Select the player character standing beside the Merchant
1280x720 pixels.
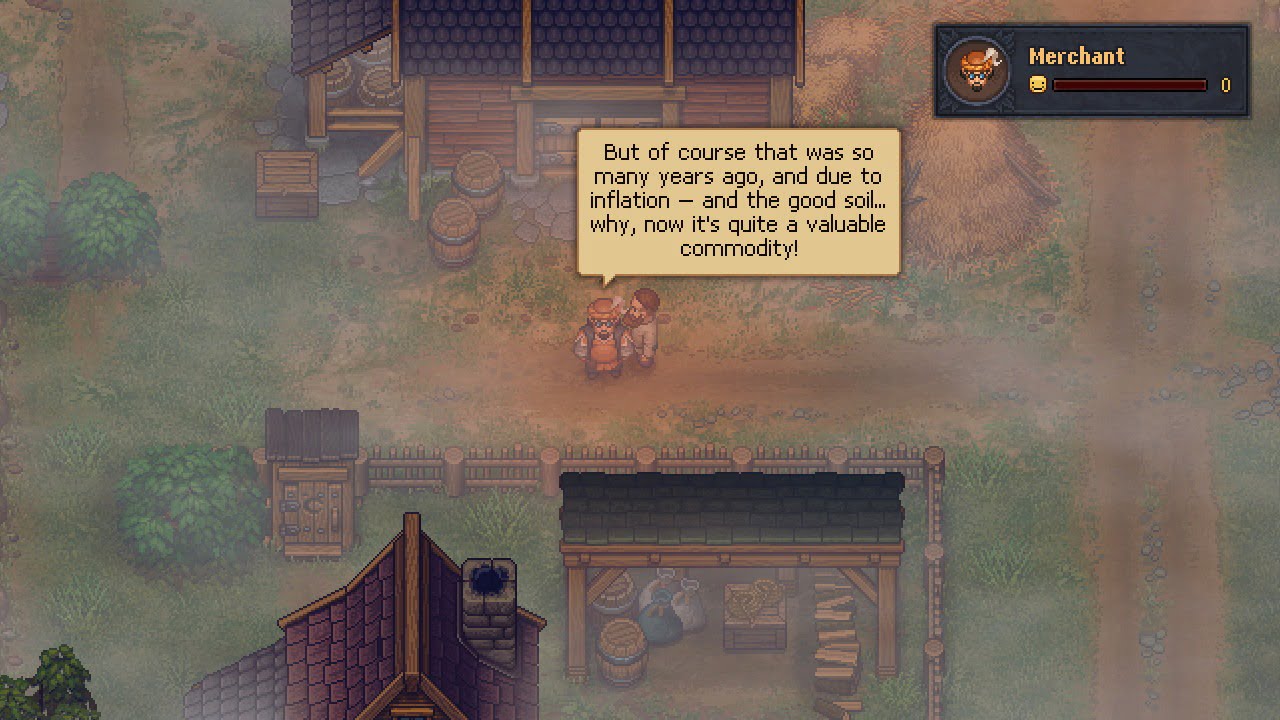coord(642,325)
